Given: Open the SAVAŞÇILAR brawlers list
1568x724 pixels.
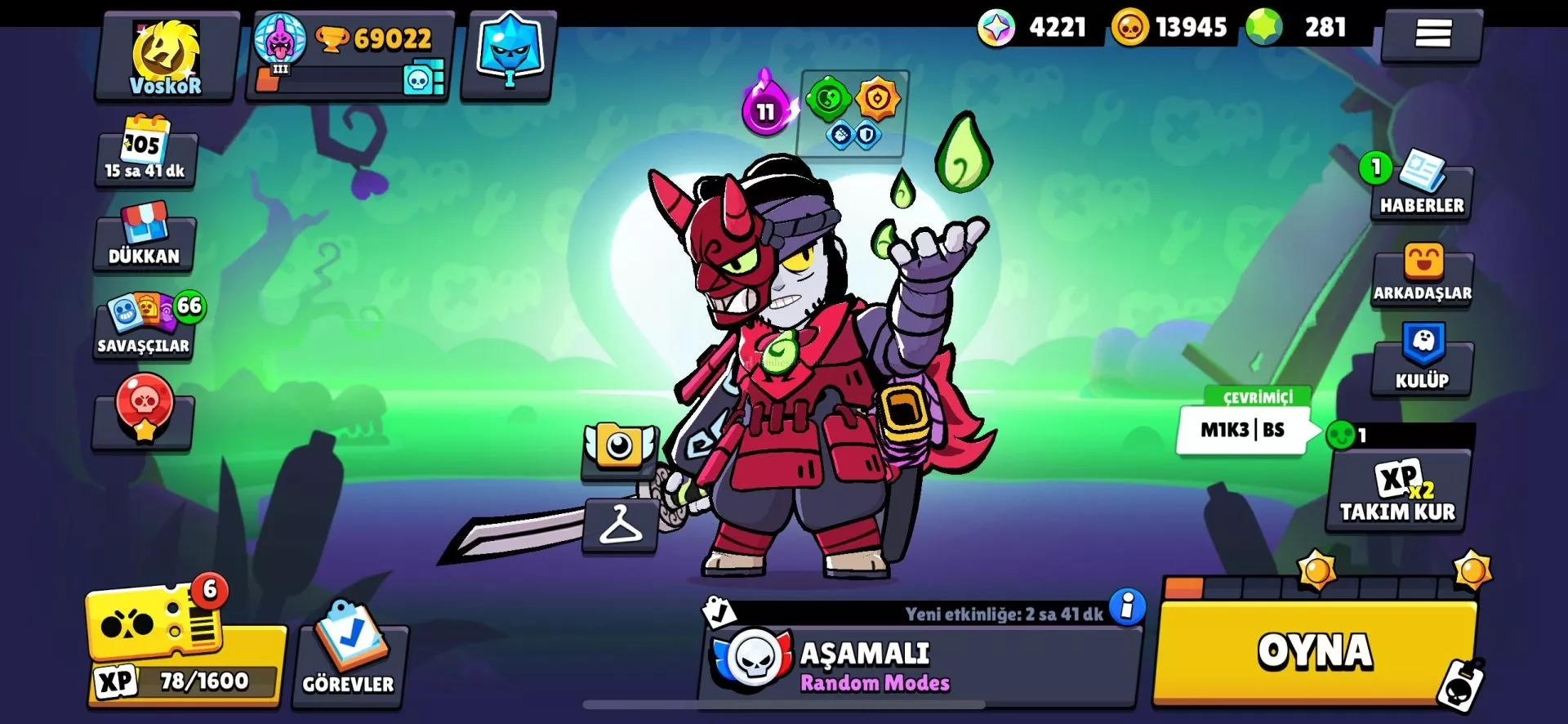Looking at the screenshot, I should (145, 327).
